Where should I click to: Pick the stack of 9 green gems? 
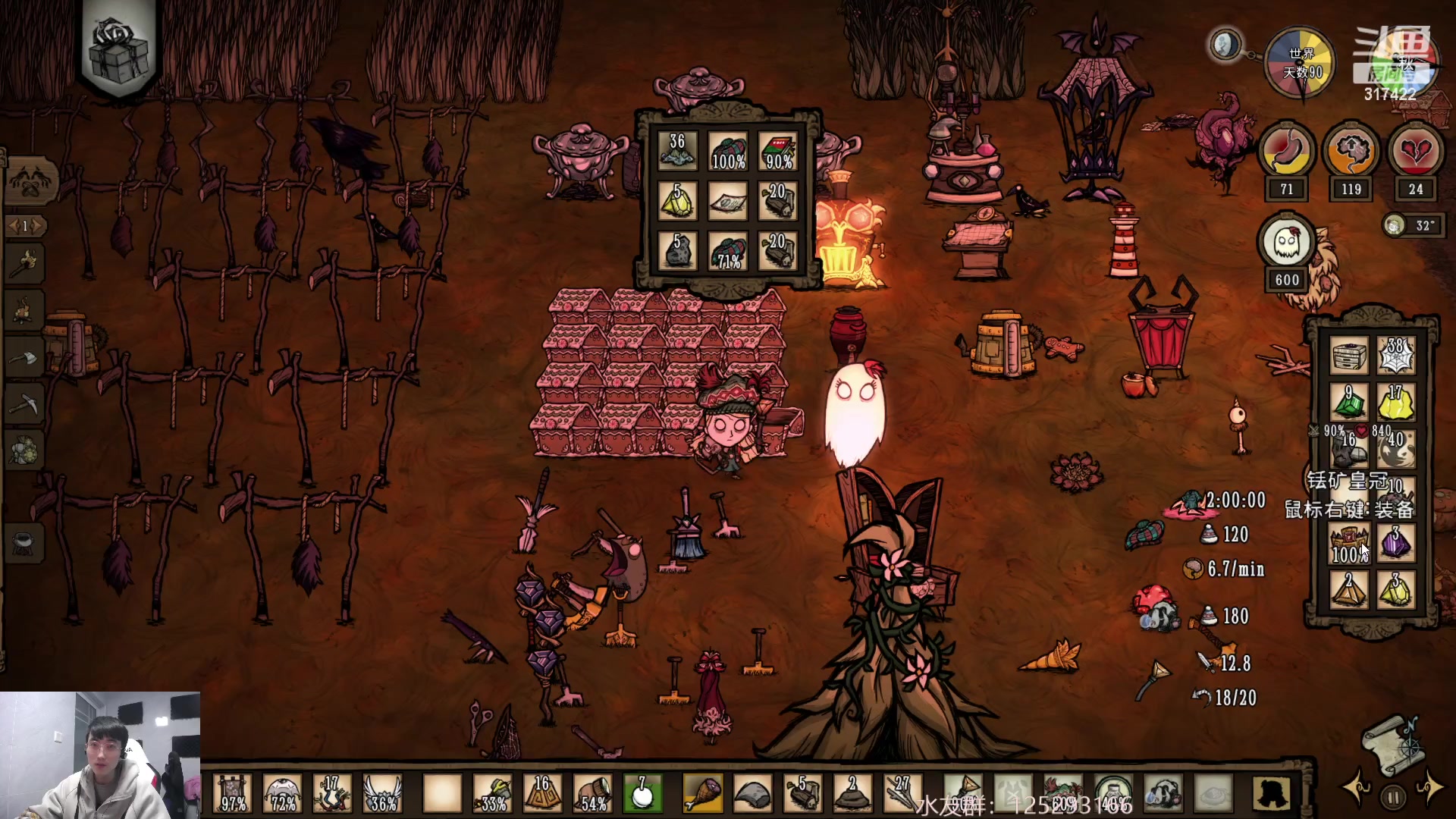pyautogui.click(x=1349, y=402)
